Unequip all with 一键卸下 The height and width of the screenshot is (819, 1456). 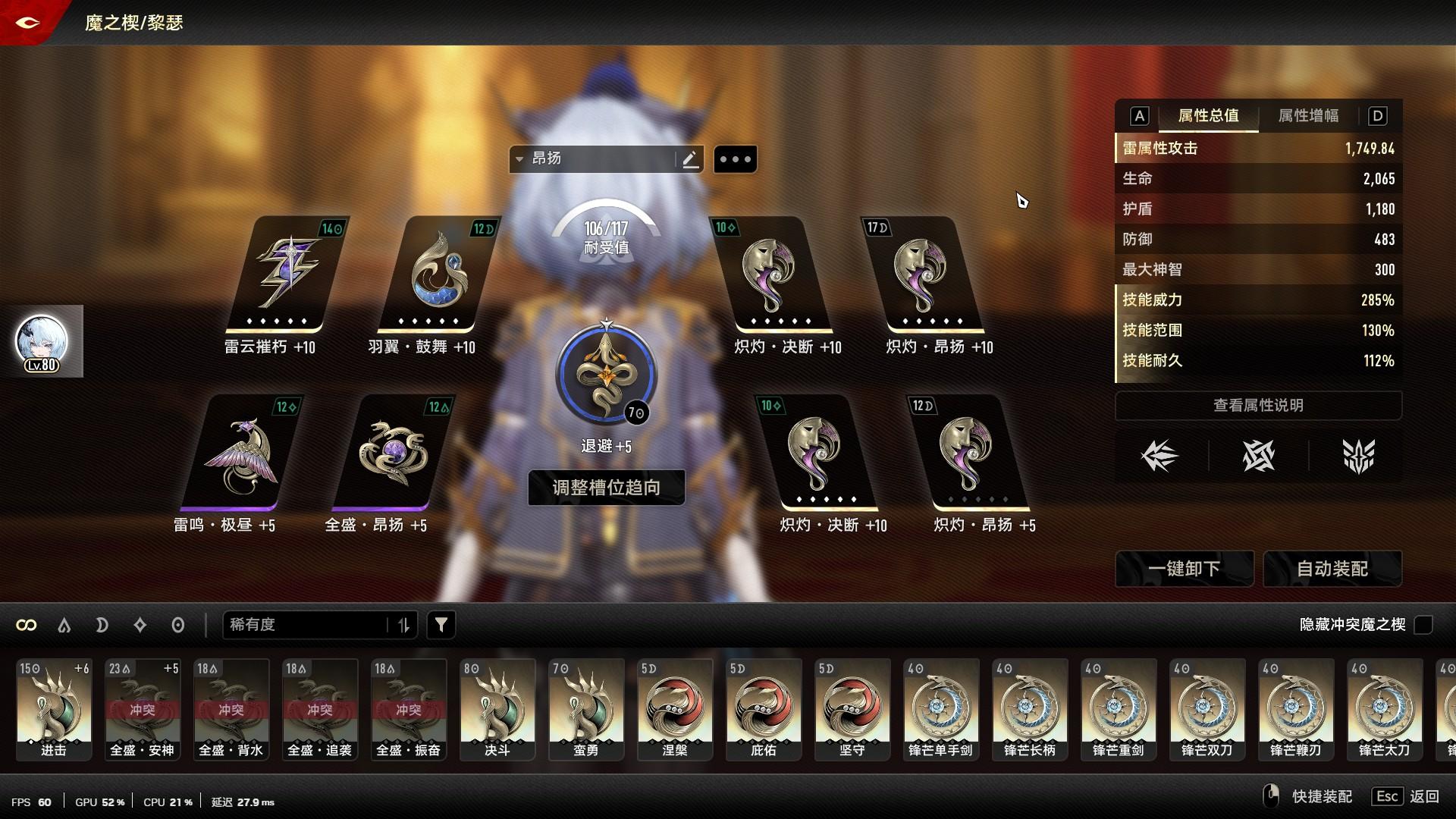pyautogui.click(x=1184, y=569)
